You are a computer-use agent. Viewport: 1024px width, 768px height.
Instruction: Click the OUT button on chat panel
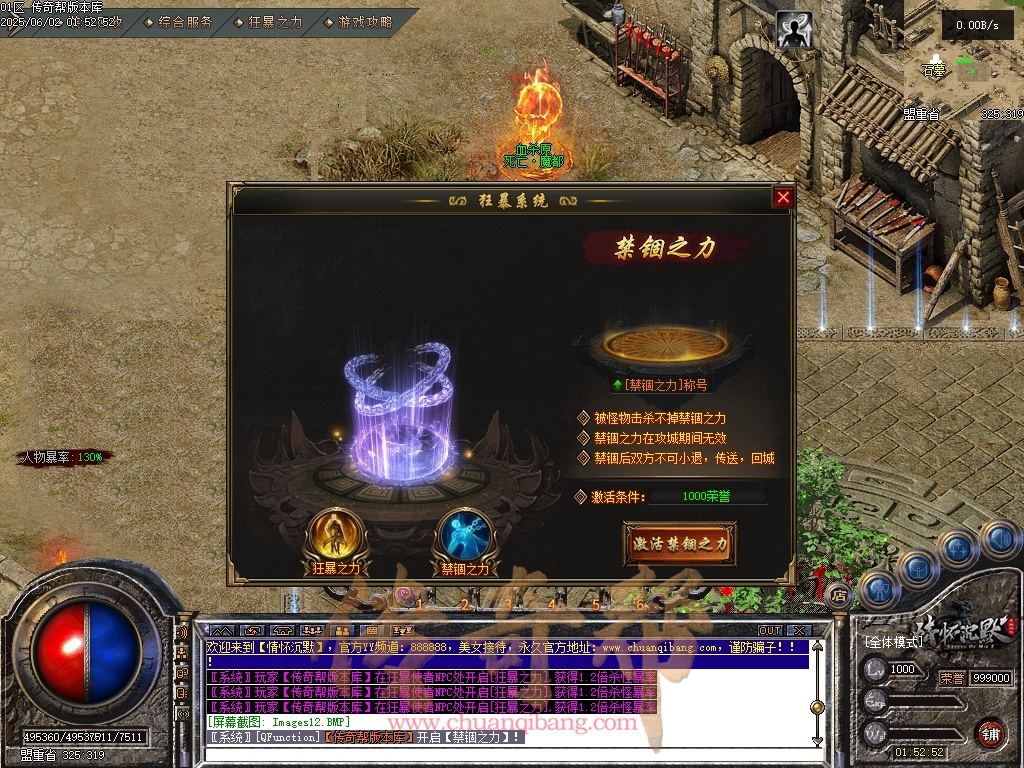[x=769, y=631]
